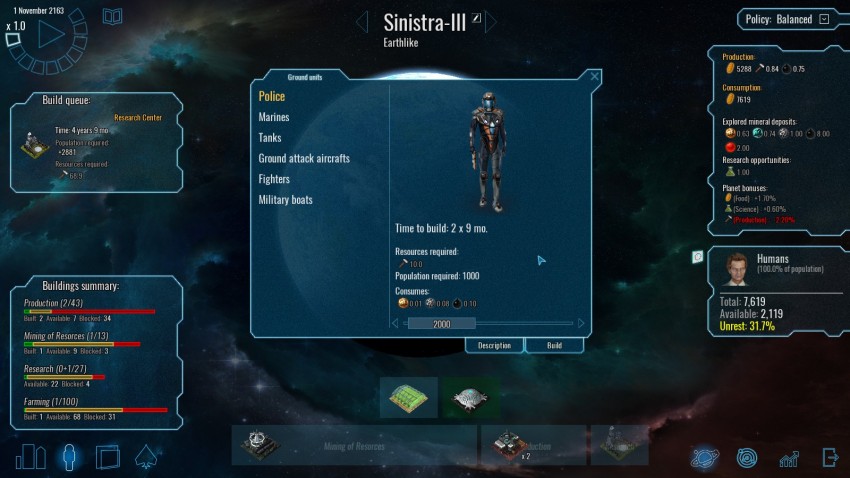
Task: Open the Policy dropdown
Action: (824, 19)
